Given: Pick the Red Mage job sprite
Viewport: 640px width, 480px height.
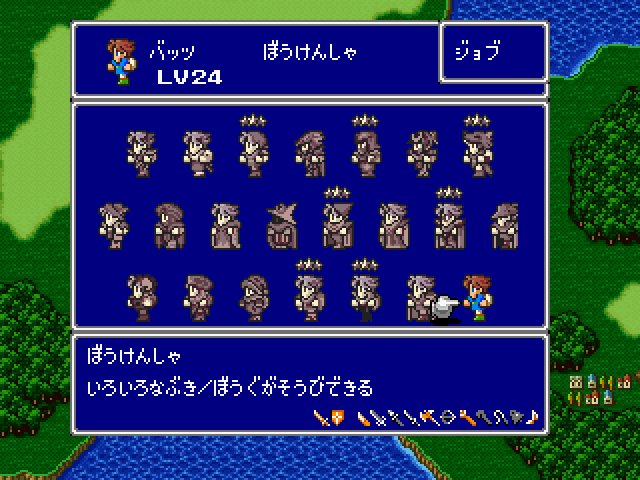Looking at the screenshot, I should pos(504,225).
